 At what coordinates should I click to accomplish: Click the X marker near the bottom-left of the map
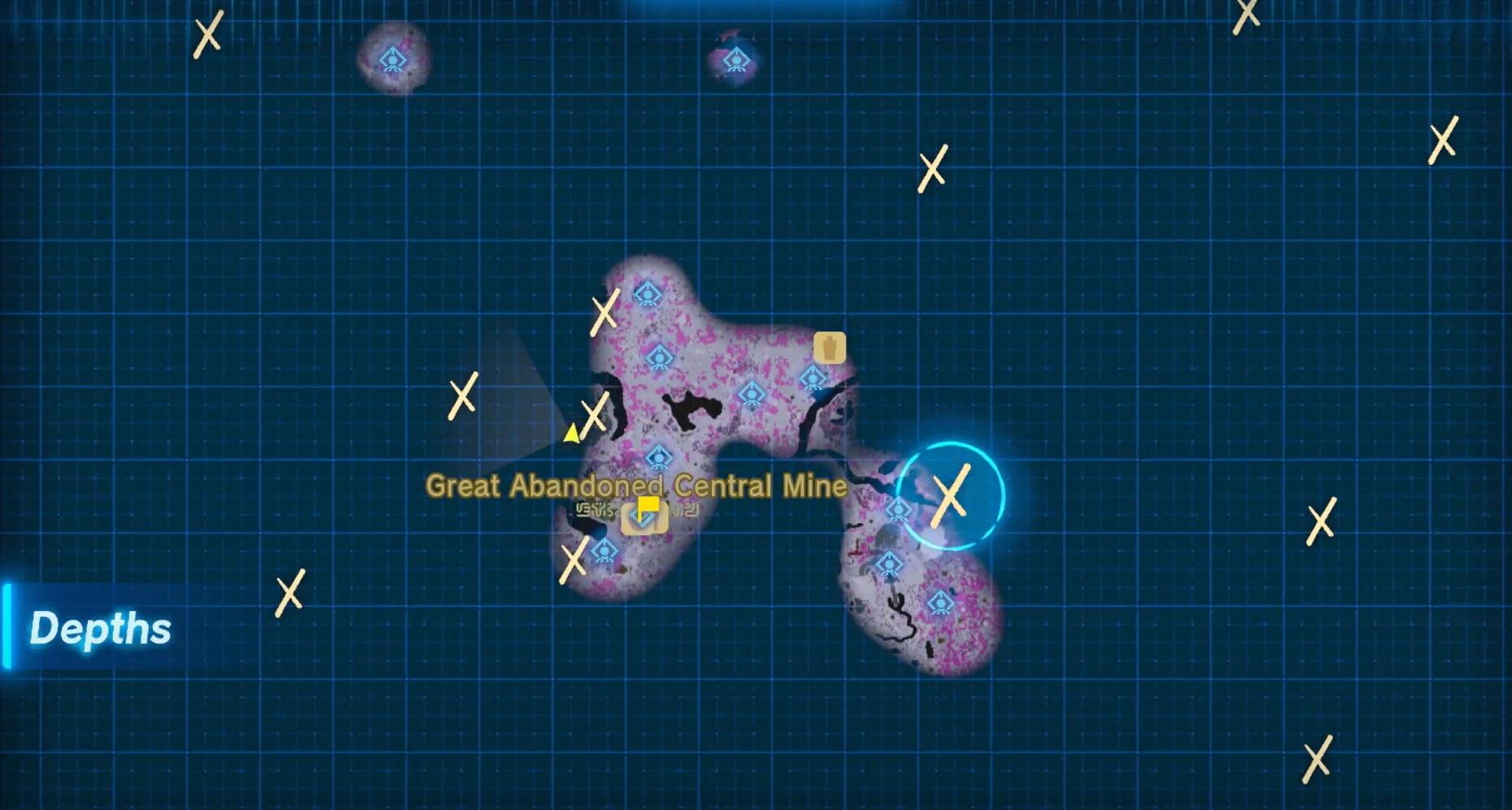tap(288, 594)
